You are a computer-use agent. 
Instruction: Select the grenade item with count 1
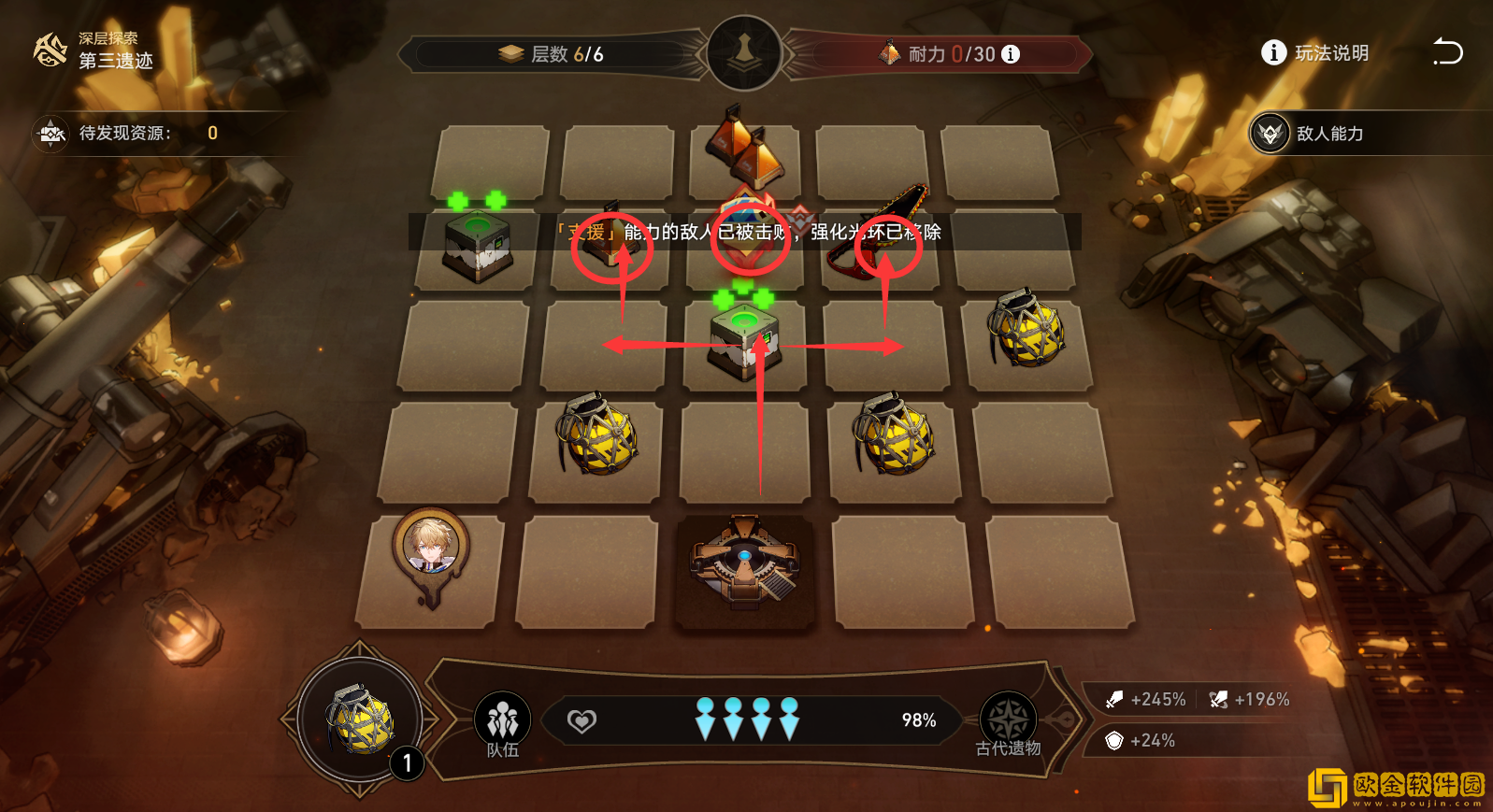pyautogui.click(x=361, y=720)
